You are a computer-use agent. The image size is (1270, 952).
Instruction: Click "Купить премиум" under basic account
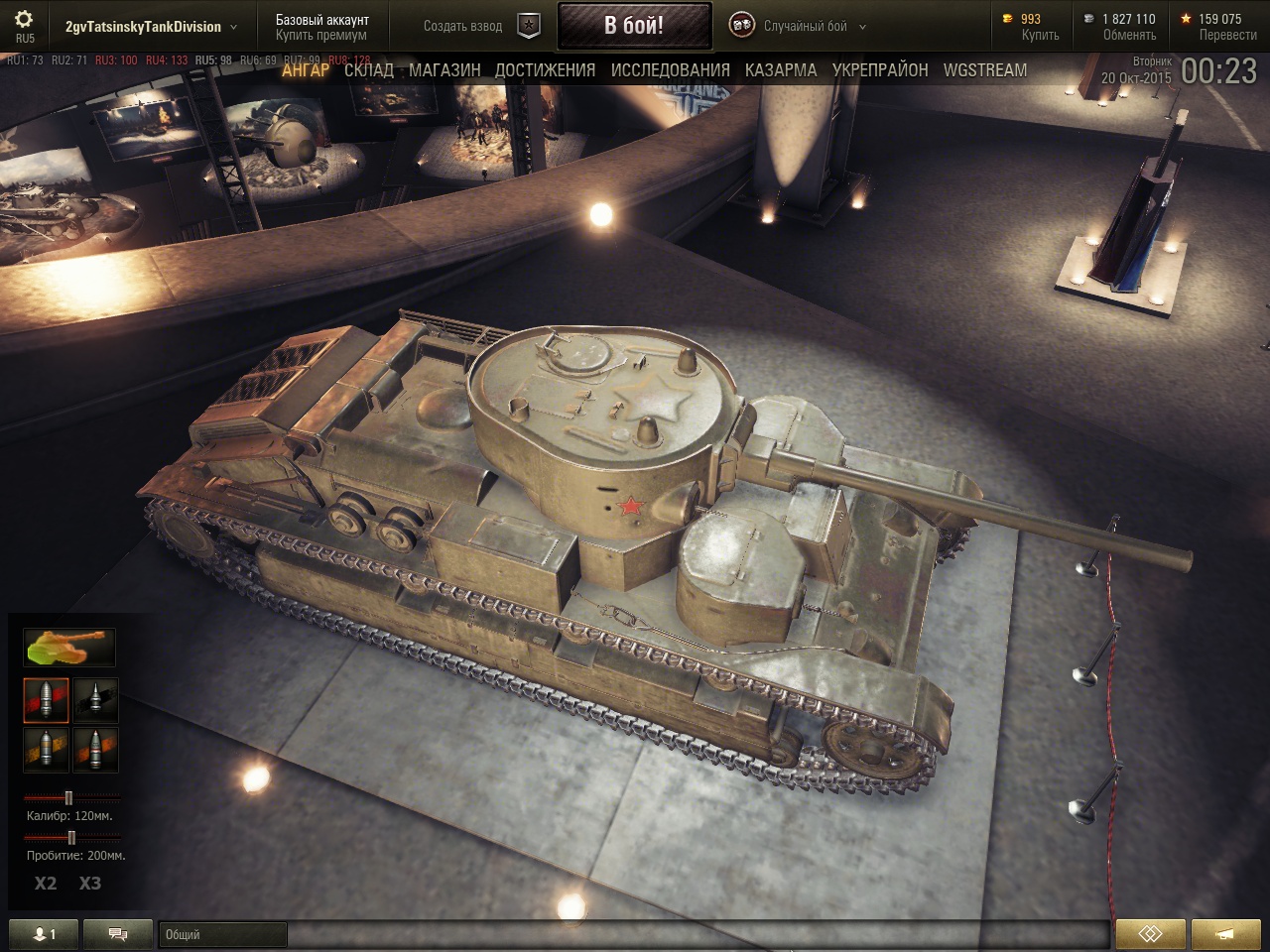pyautogui.click(x=321, y=36)
